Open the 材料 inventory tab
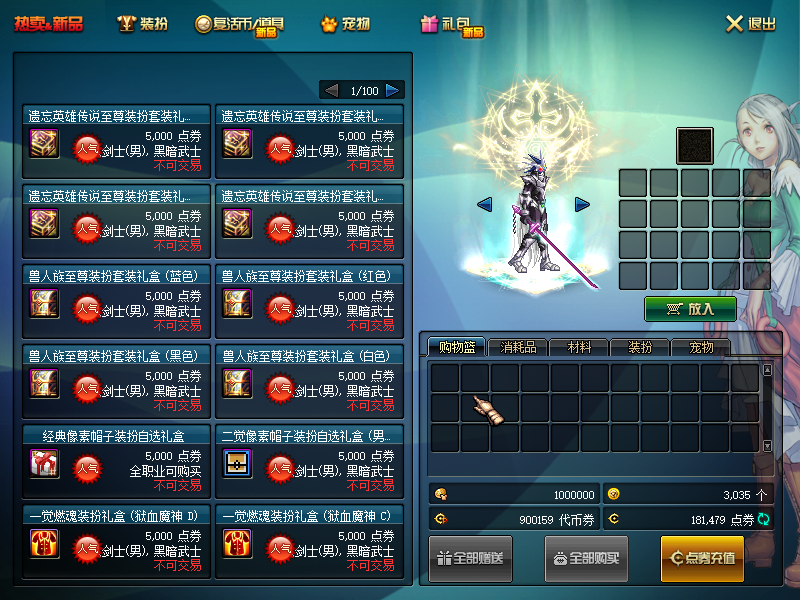Screen dimensions: 800x600 point(578,347)
